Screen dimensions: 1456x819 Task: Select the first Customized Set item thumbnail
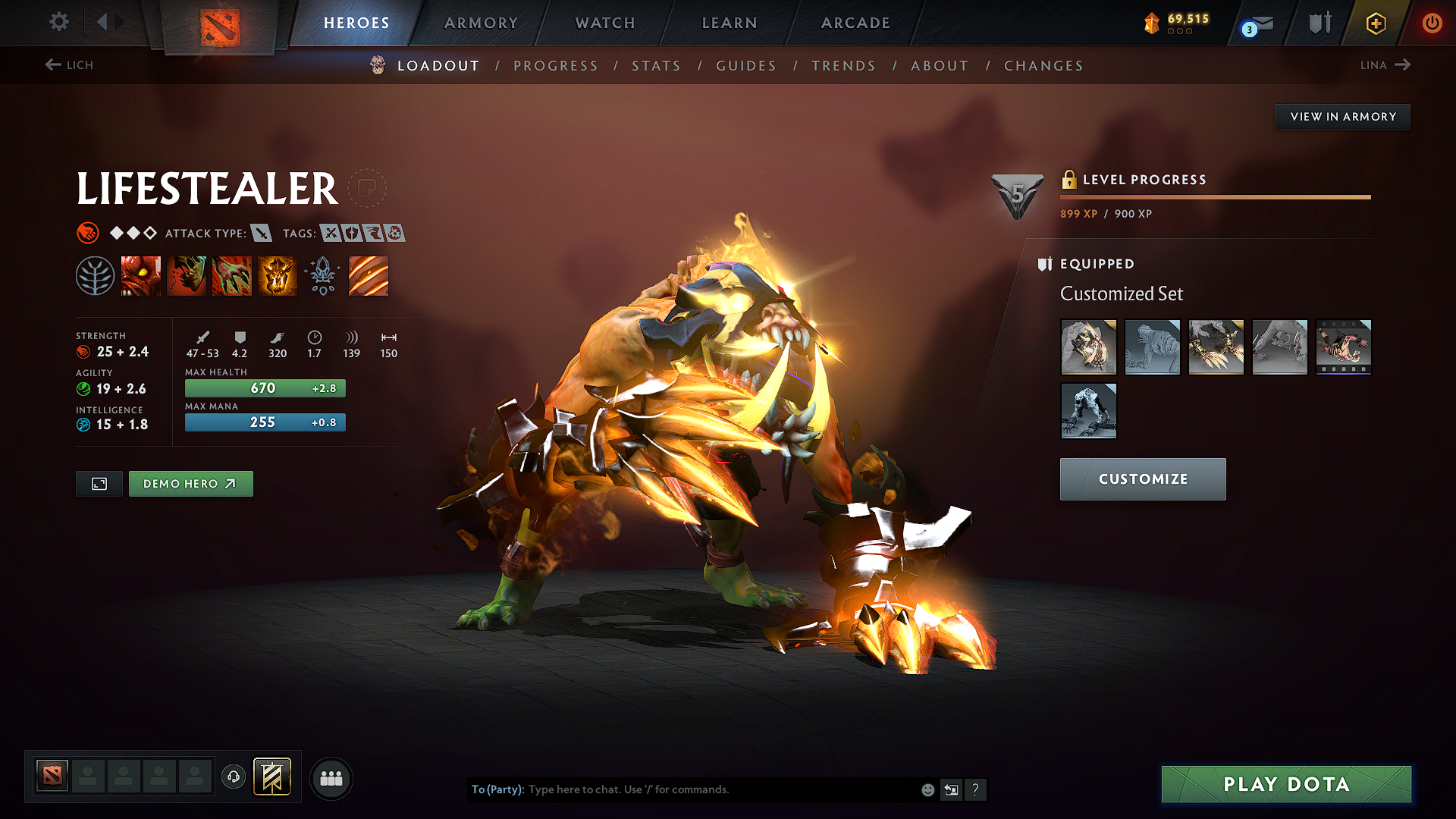click(x=1088, y=347)
